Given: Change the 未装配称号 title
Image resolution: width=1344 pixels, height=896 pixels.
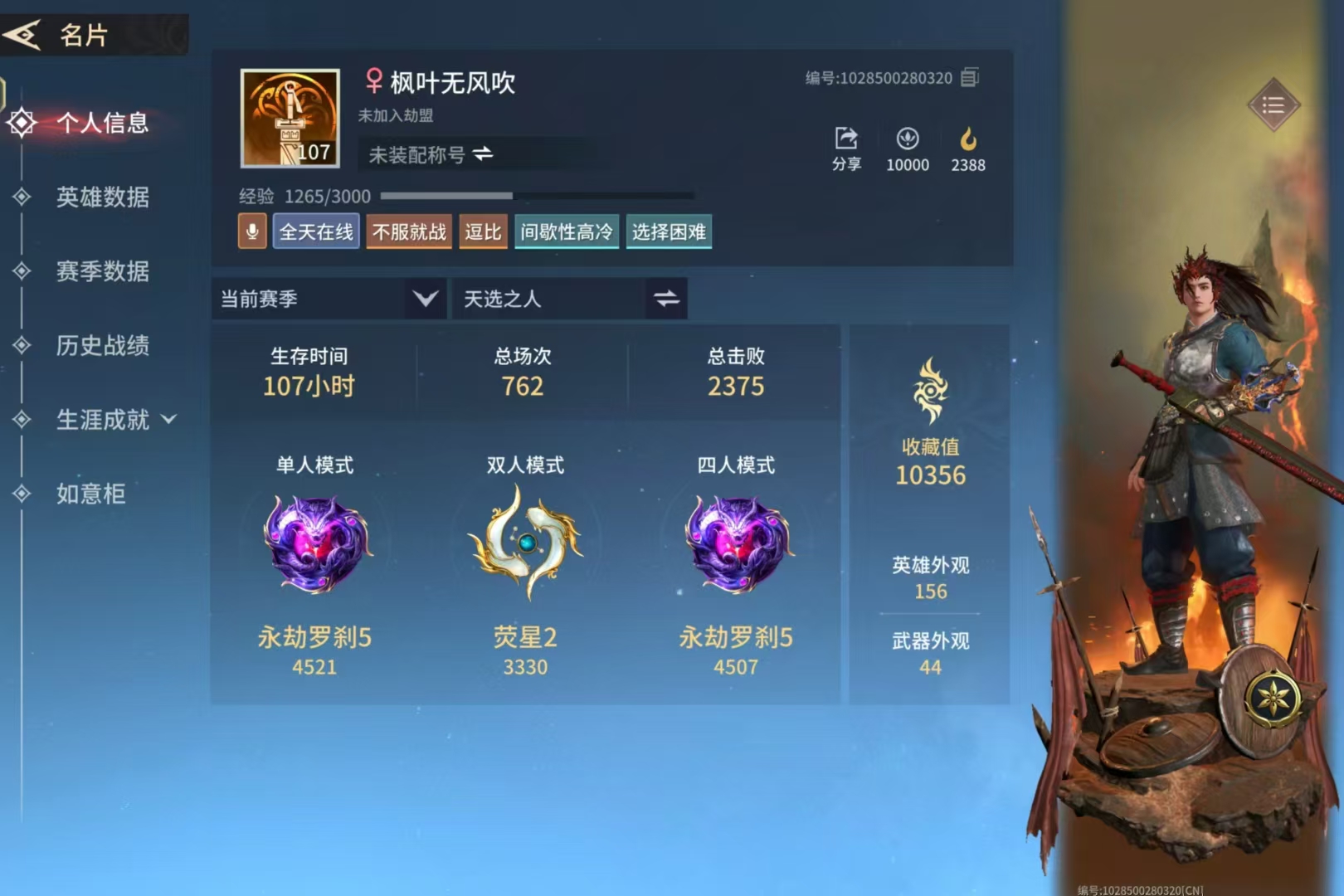Looking at the screenshot, I should pos(482,154).
